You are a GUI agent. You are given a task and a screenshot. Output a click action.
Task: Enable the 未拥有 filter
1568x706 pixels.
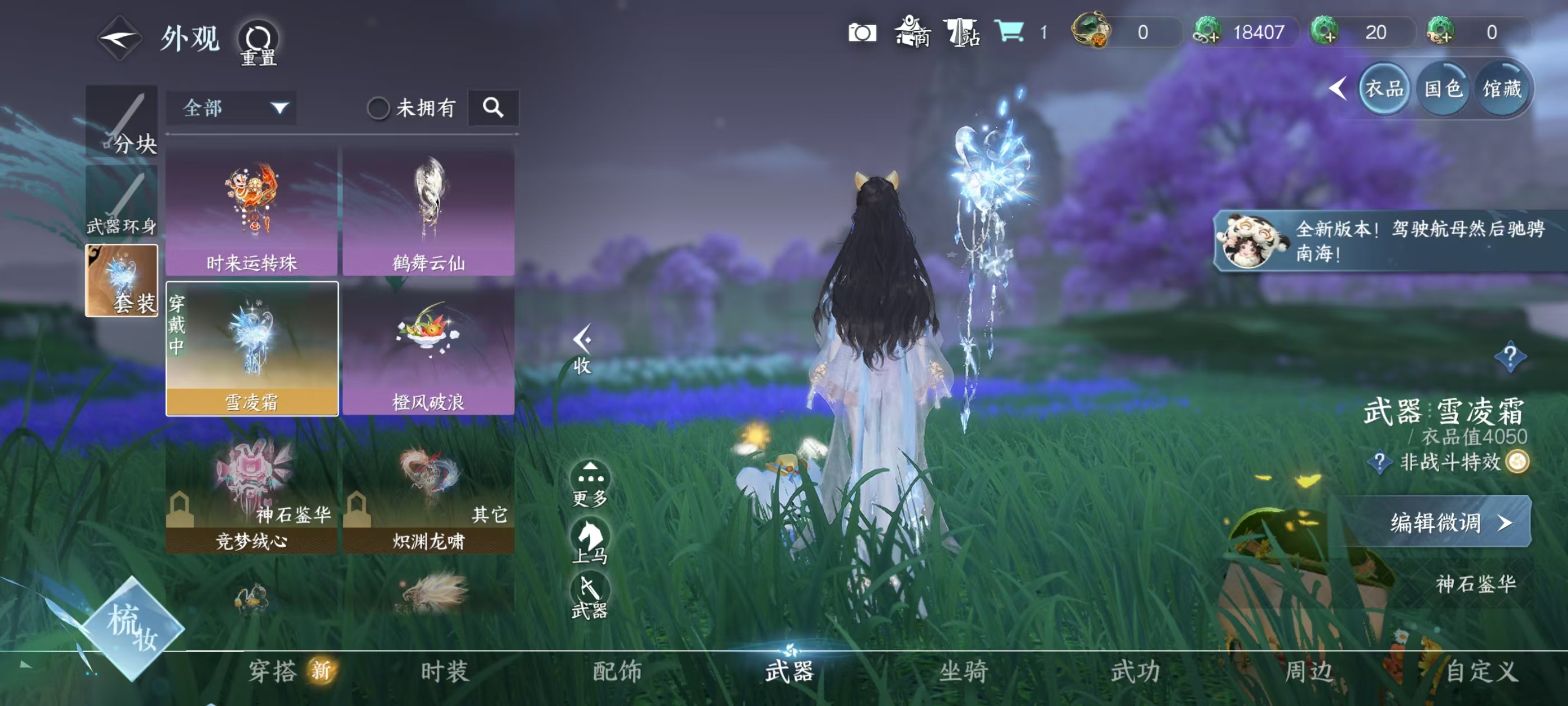coord(380,108)
